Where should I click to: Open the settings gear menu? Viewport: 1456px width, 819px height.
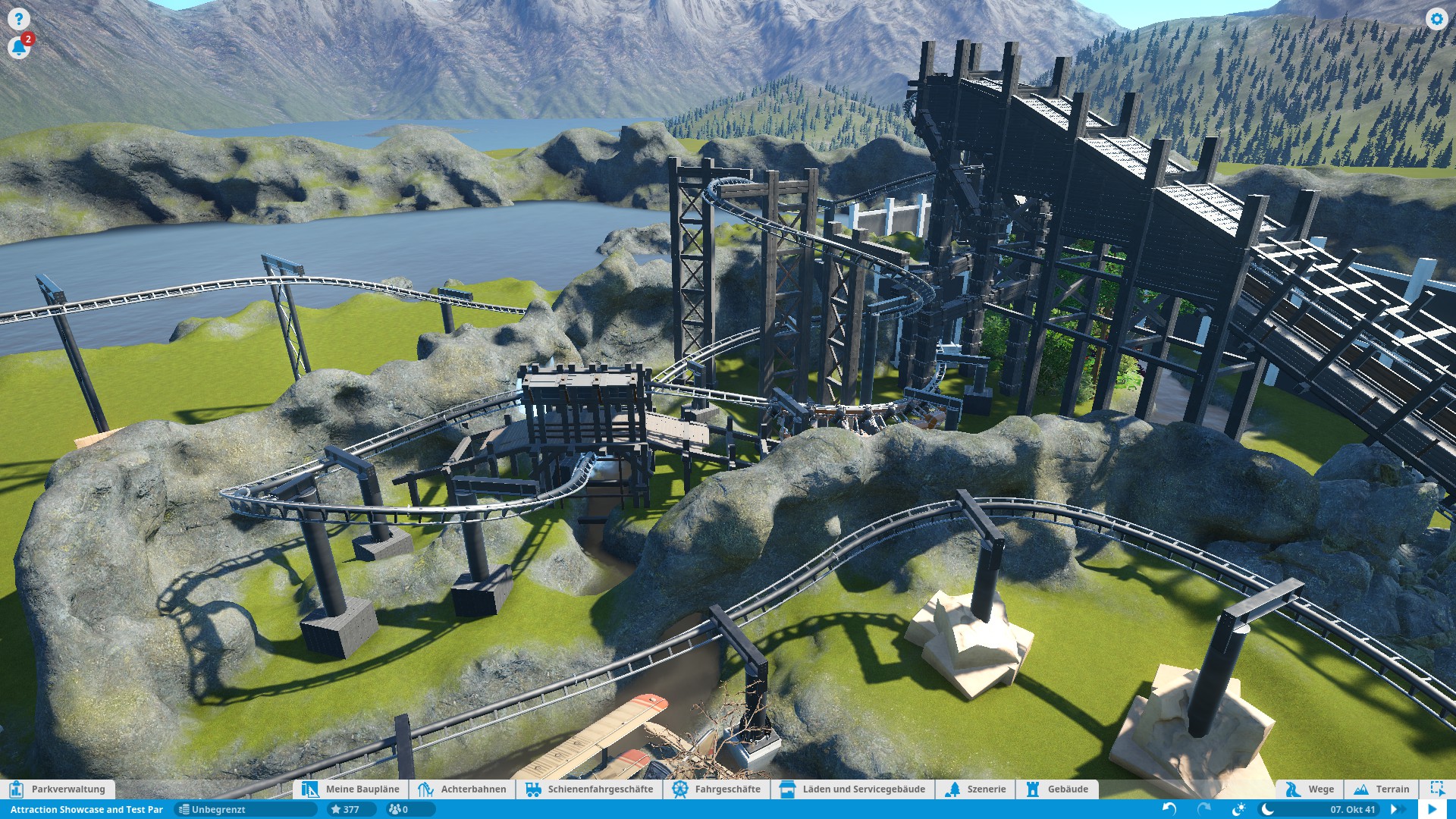click(x=1436, y=19)
